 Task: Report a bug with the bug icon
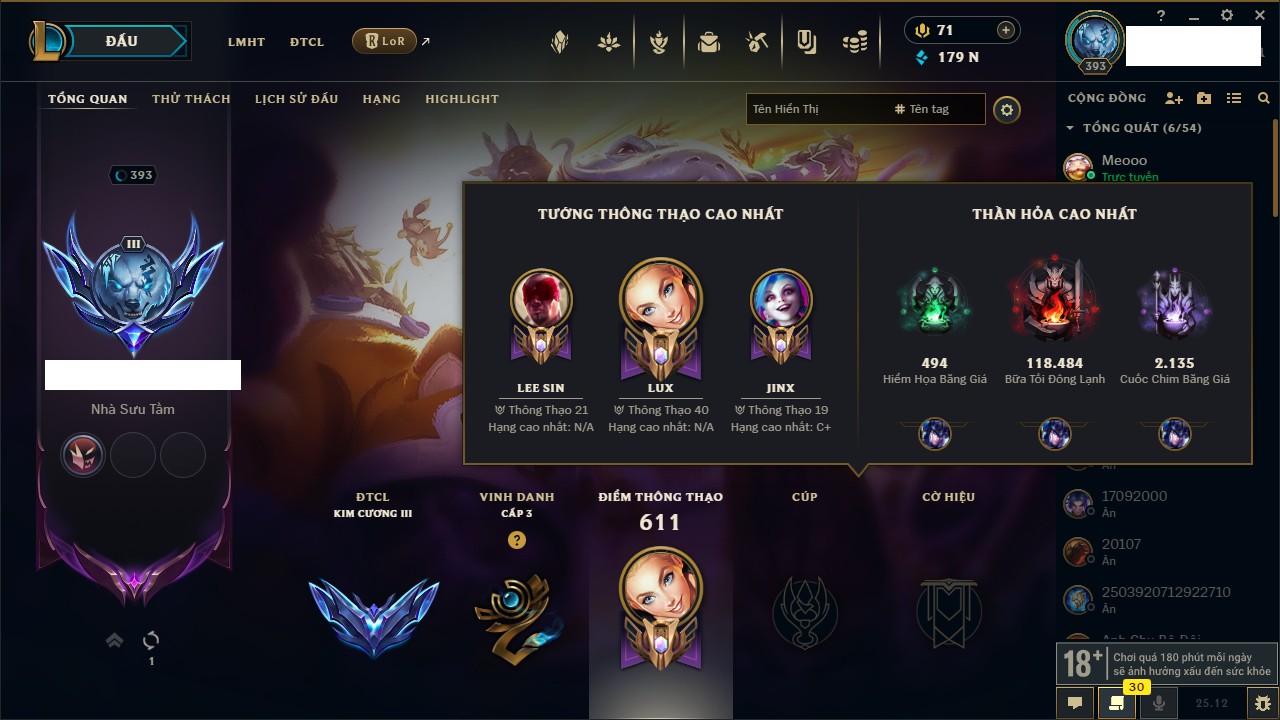tap(1262, 703)
